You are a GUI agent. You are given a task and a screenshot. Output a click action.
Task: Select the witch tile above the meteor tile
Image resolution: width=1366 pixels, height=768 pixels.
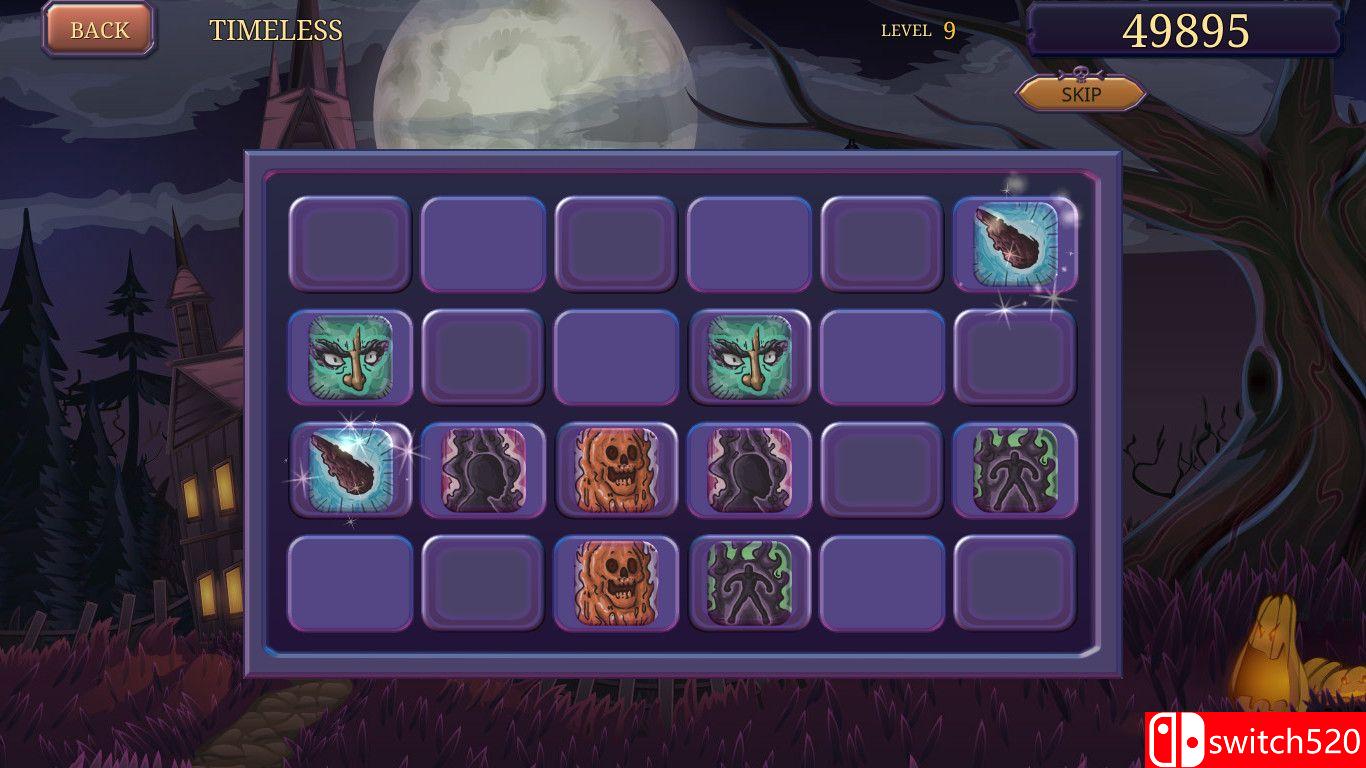(x=350, y=357)
